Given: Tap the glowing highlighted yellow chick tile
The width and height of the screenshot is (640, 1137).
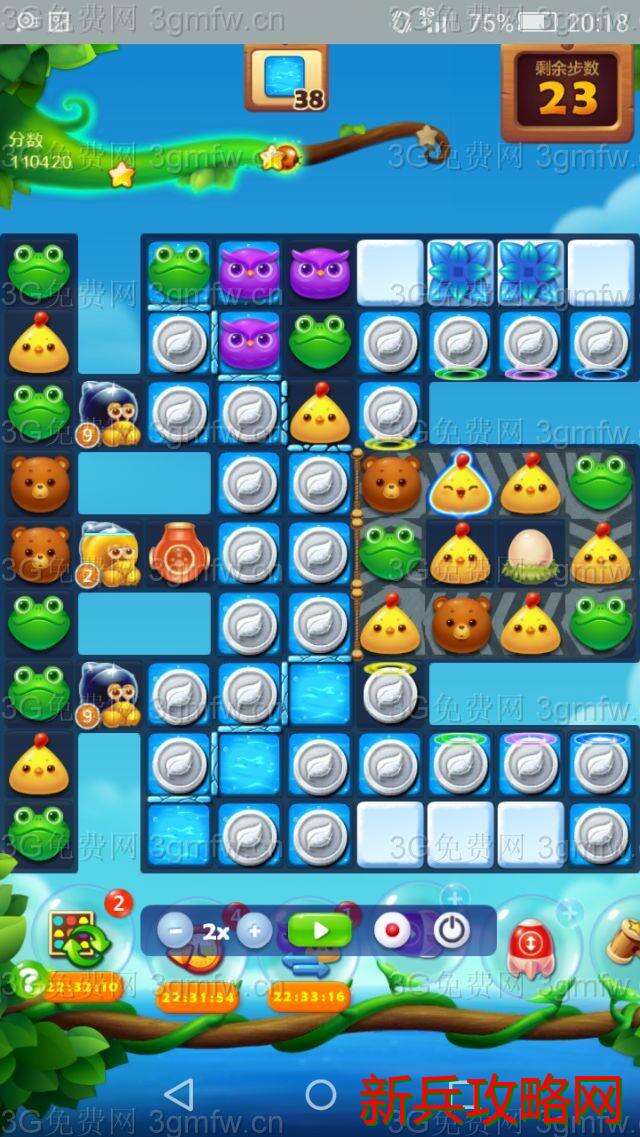Looking at the screenshot, I should click(460, 482).
